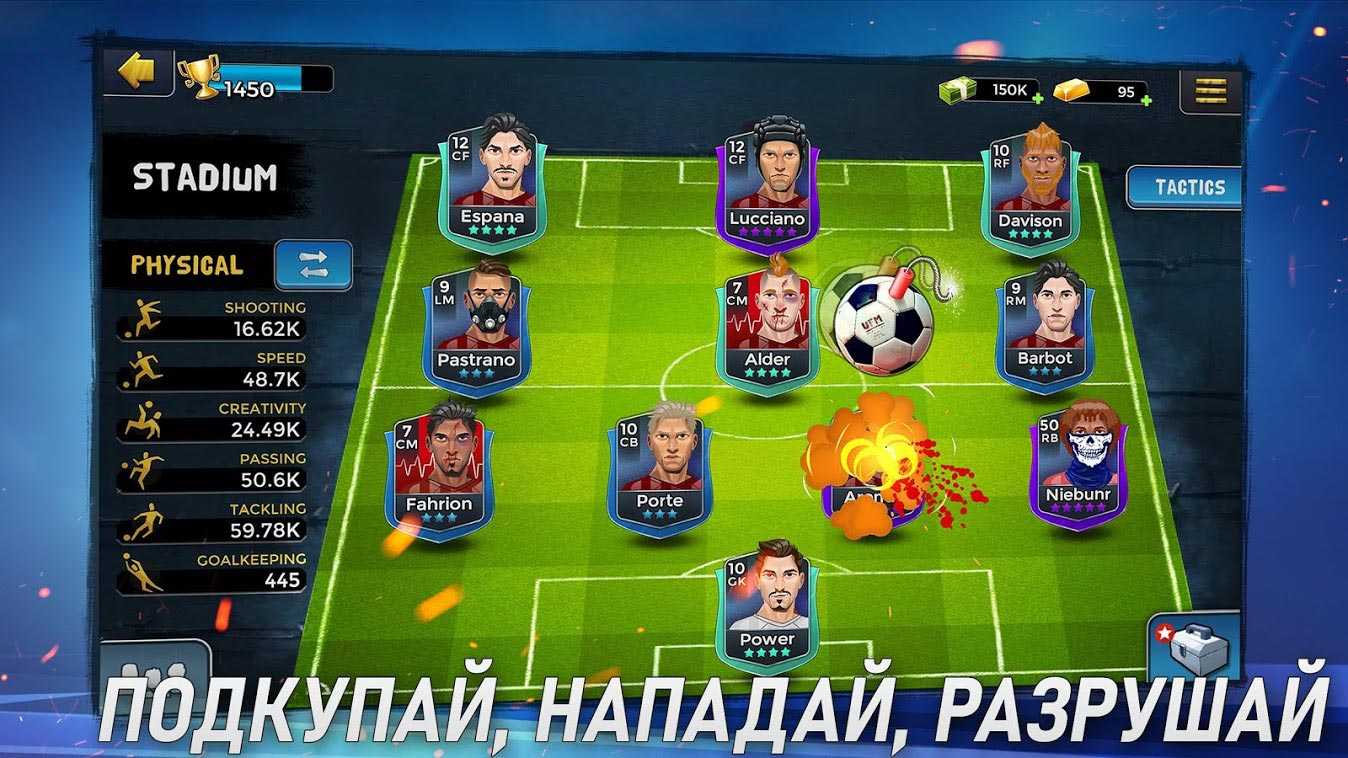This screenshot has width=1348, height=758.
Task: Click the Stadium title label
Action: pos(205,178)
